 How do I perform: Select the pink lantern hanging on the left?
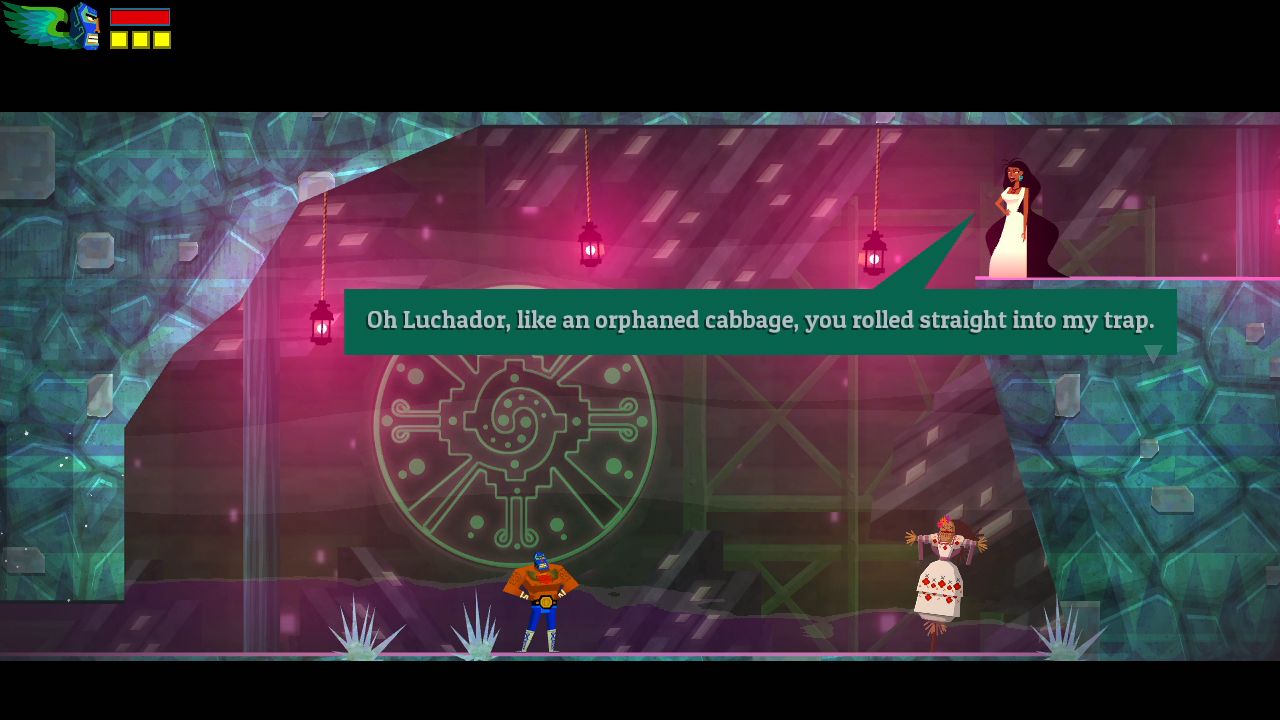tap(320, 318)
